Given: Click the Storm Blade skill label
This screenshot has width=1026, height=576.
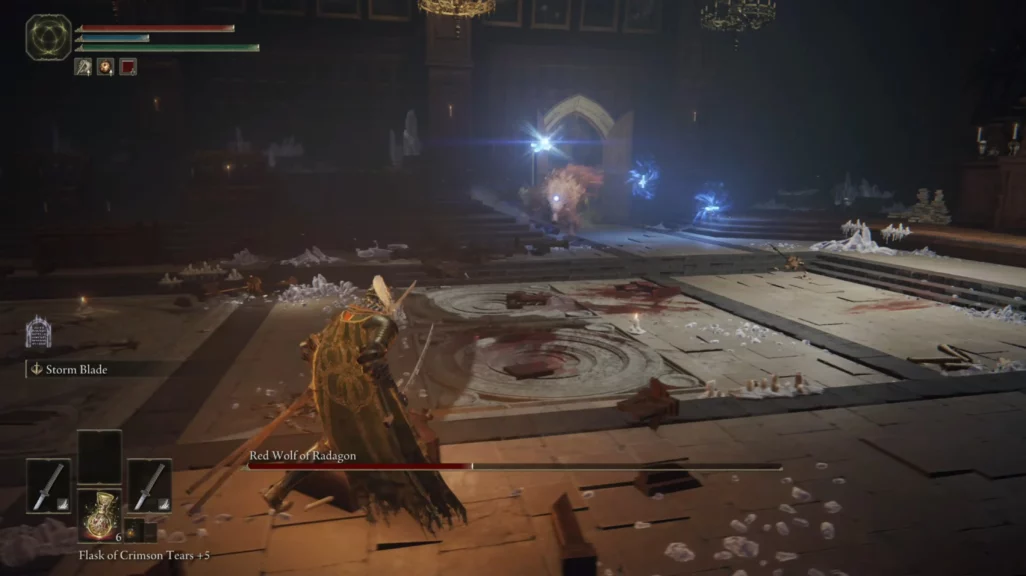Looking at the screenshot, I should (x=76, y=370).
